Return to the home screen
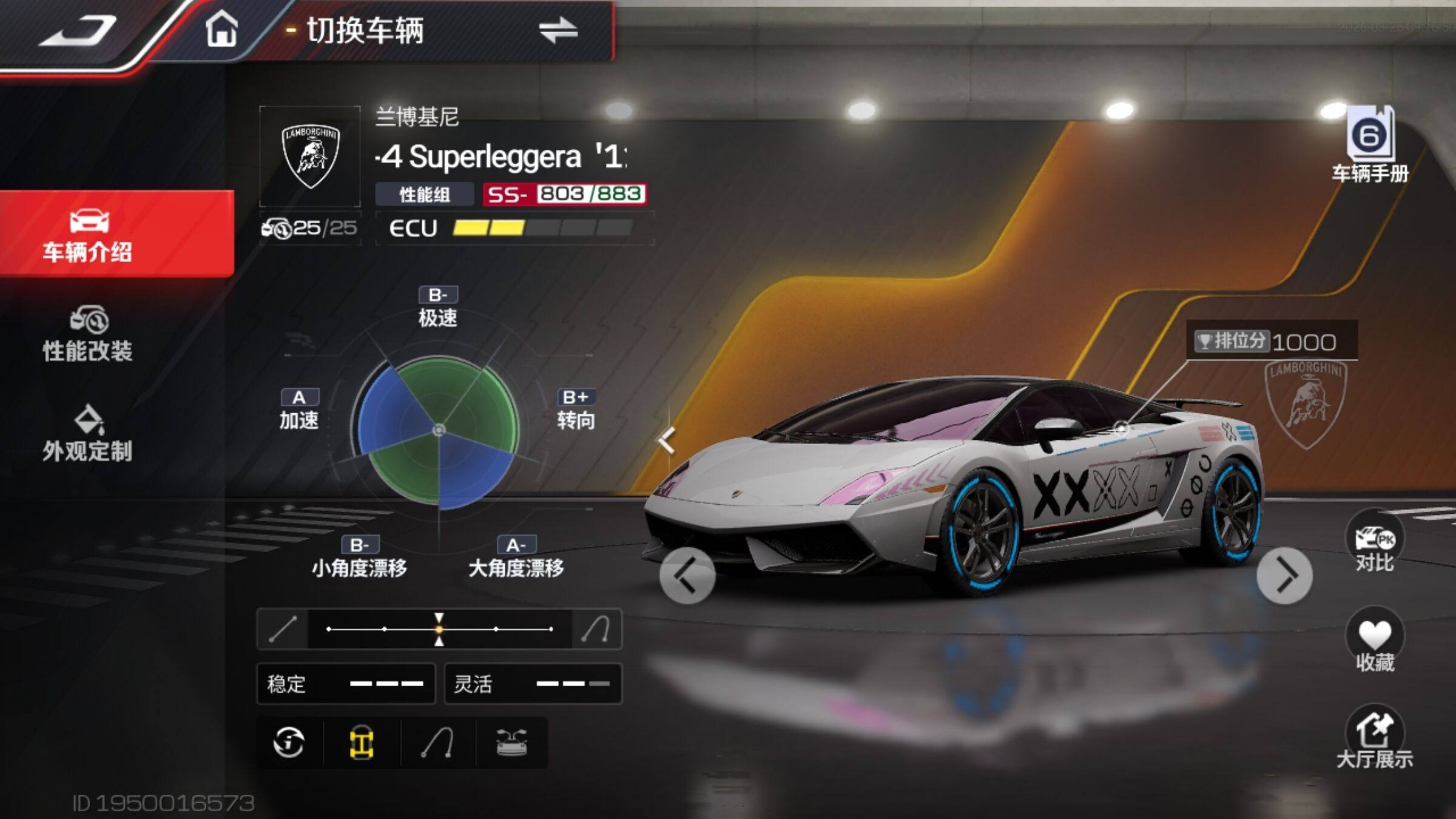Image resolution: width=1456 pixels, height=819 pixels. 221,30
